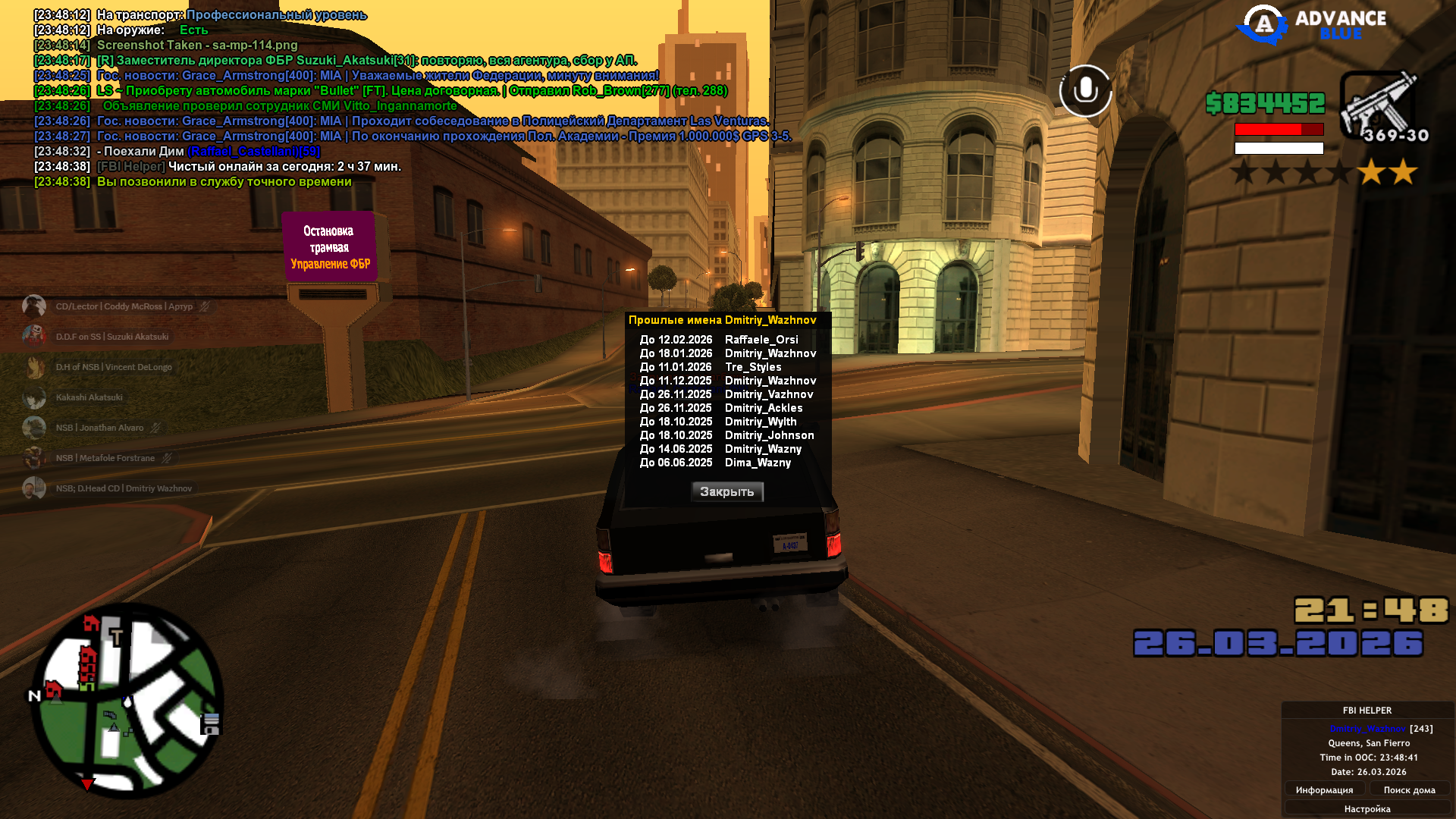Click Dmitriy_Wazhnov name in FBI Helper panel
1456x819 pixels.
pyautogui.click(x=1367, y=729)
